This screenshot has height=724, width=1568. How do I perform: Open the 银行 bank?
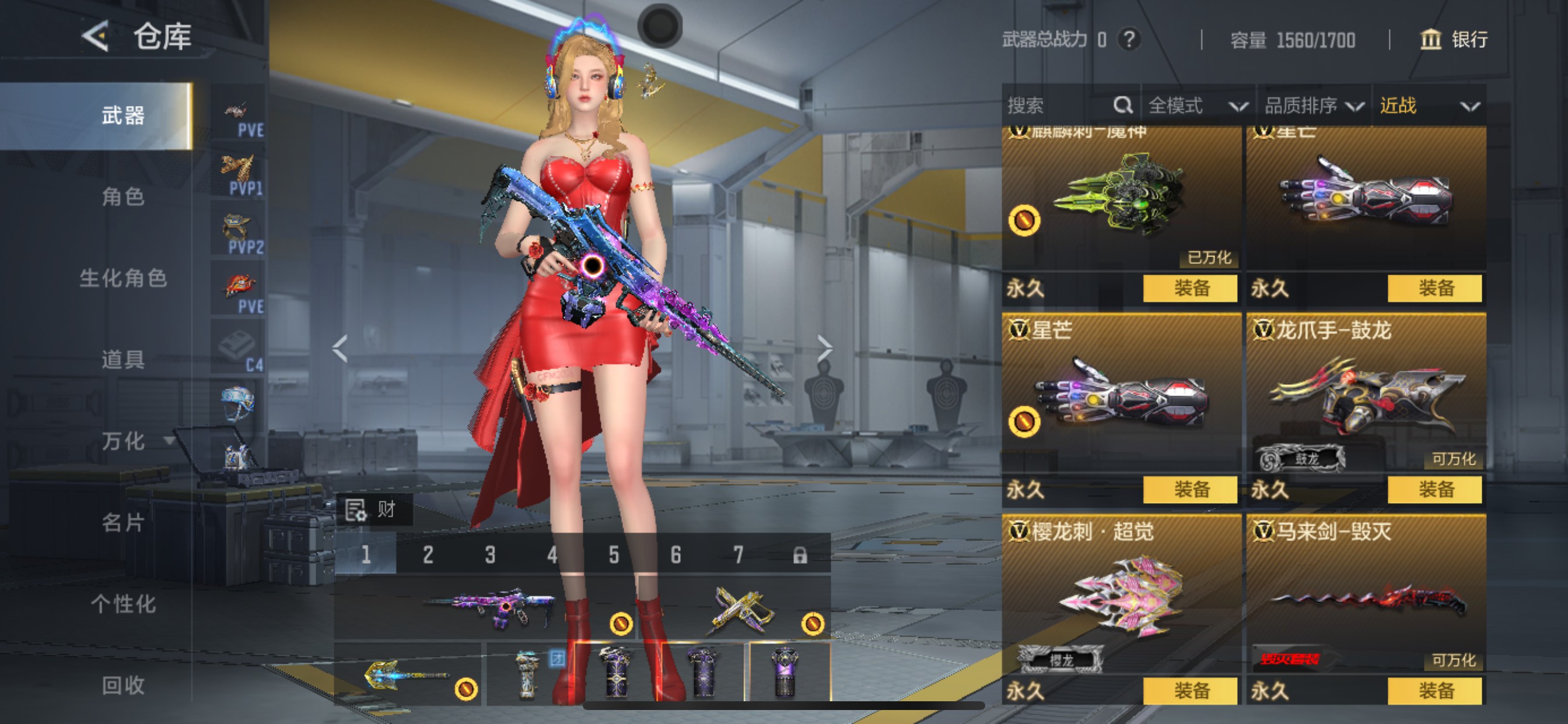click(x=1454, y=40)
